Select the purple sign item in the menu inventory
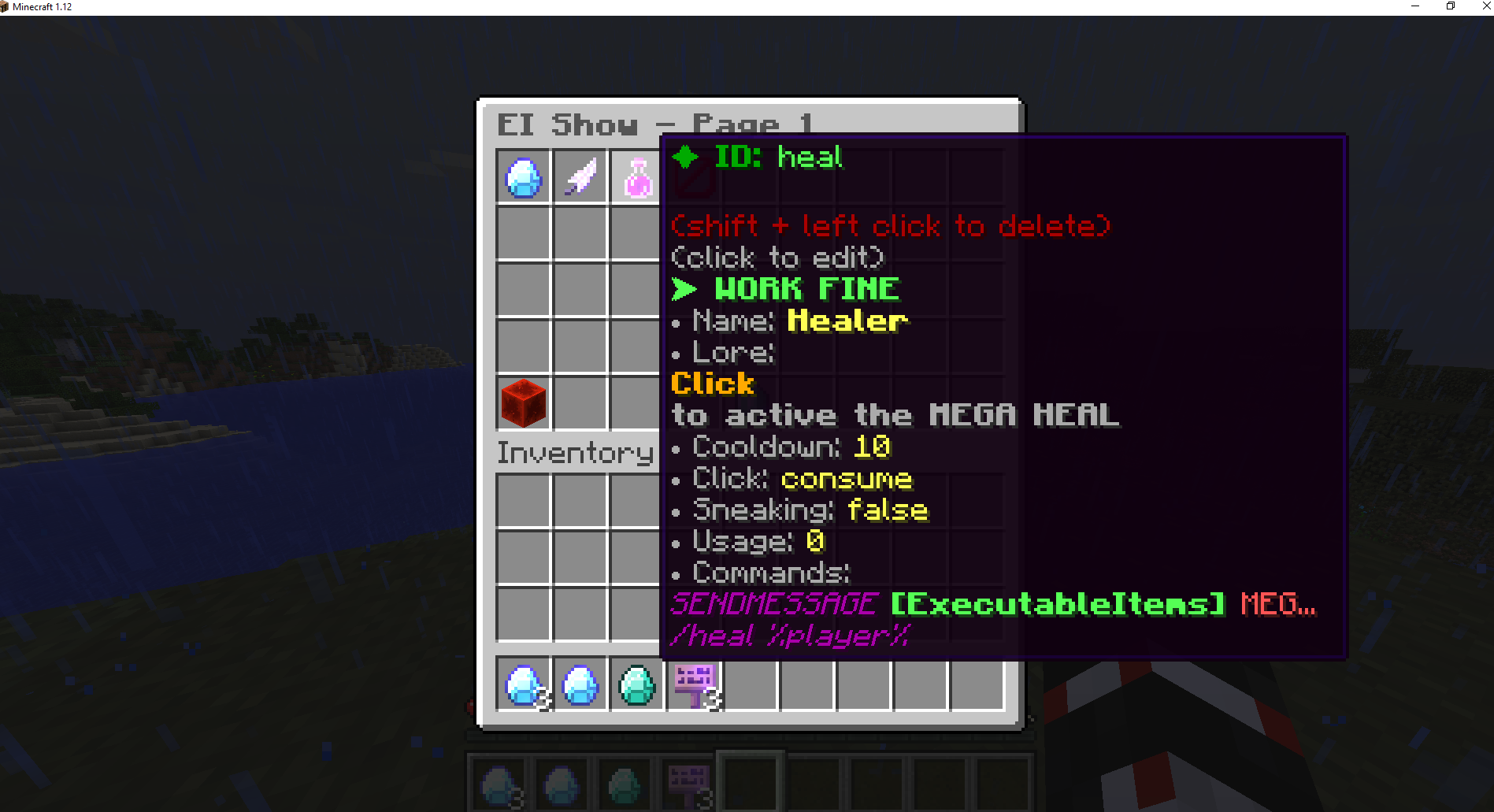 click(x=694, y=684)
